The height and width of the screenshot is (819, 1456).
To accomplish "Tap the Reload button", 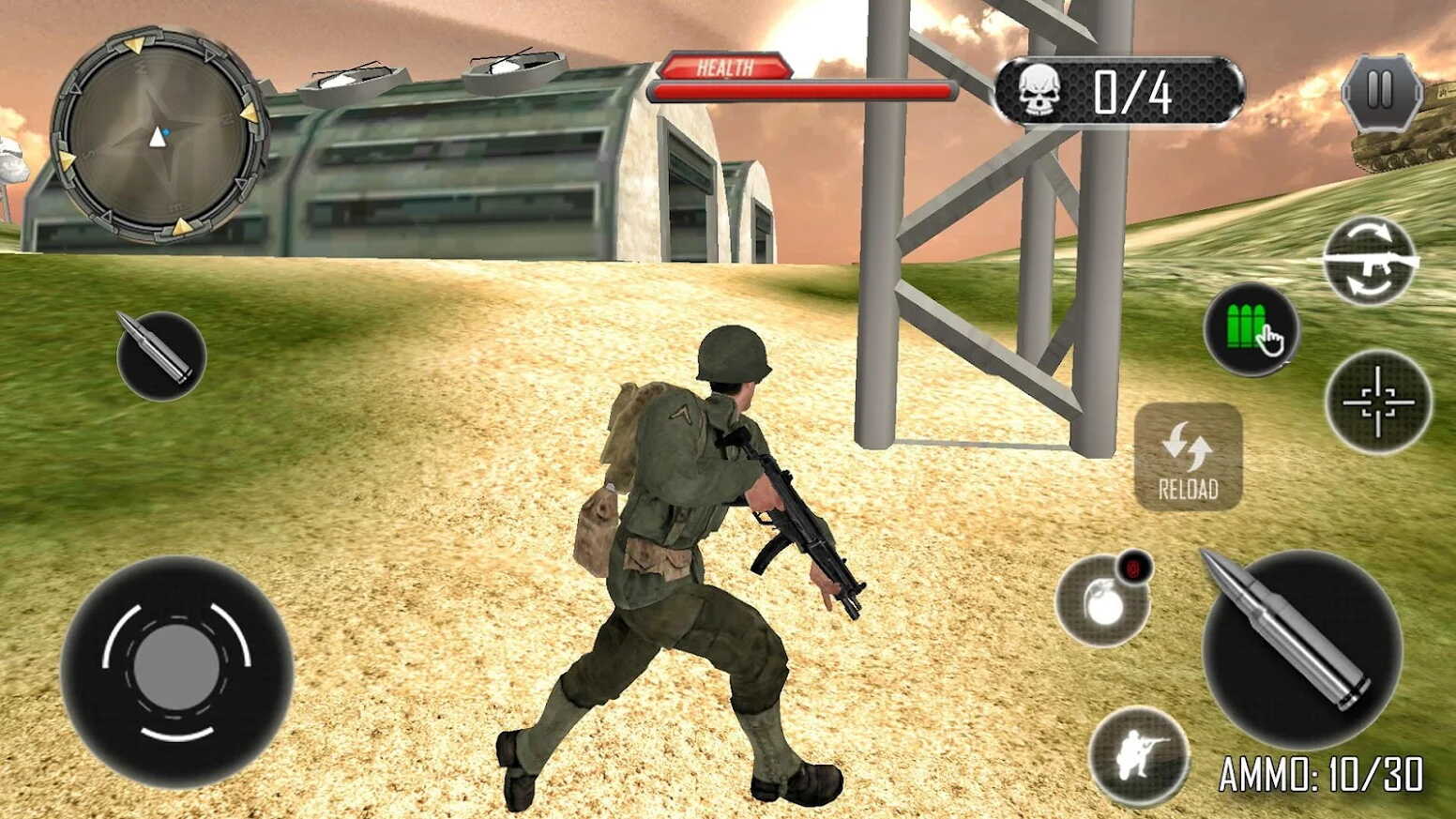I will tap(1188, 457).
